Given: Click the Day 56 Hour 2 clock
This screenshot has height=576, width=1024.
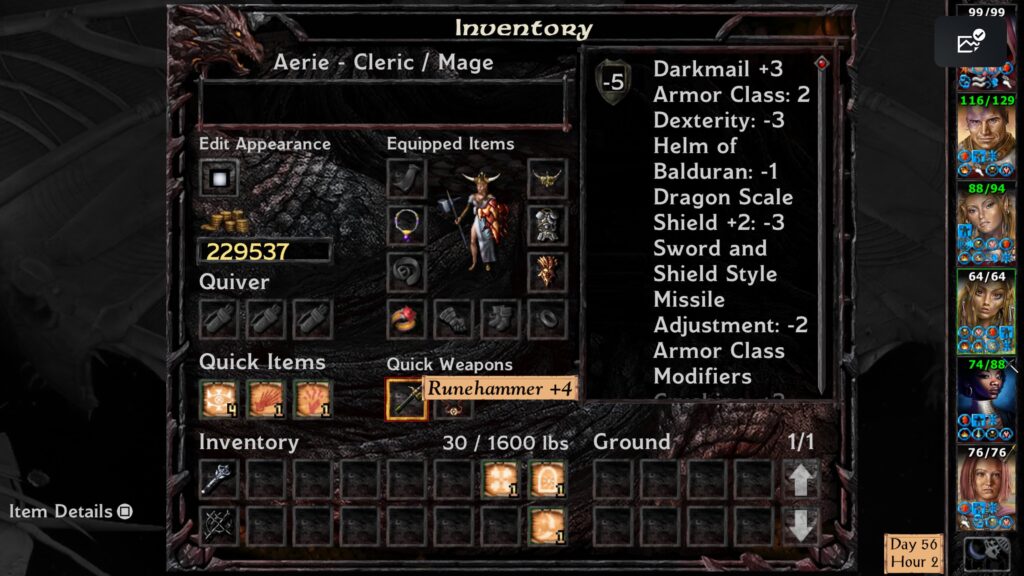Looking at the screenshot, I should pyautogui.click(x=914, y=553).
